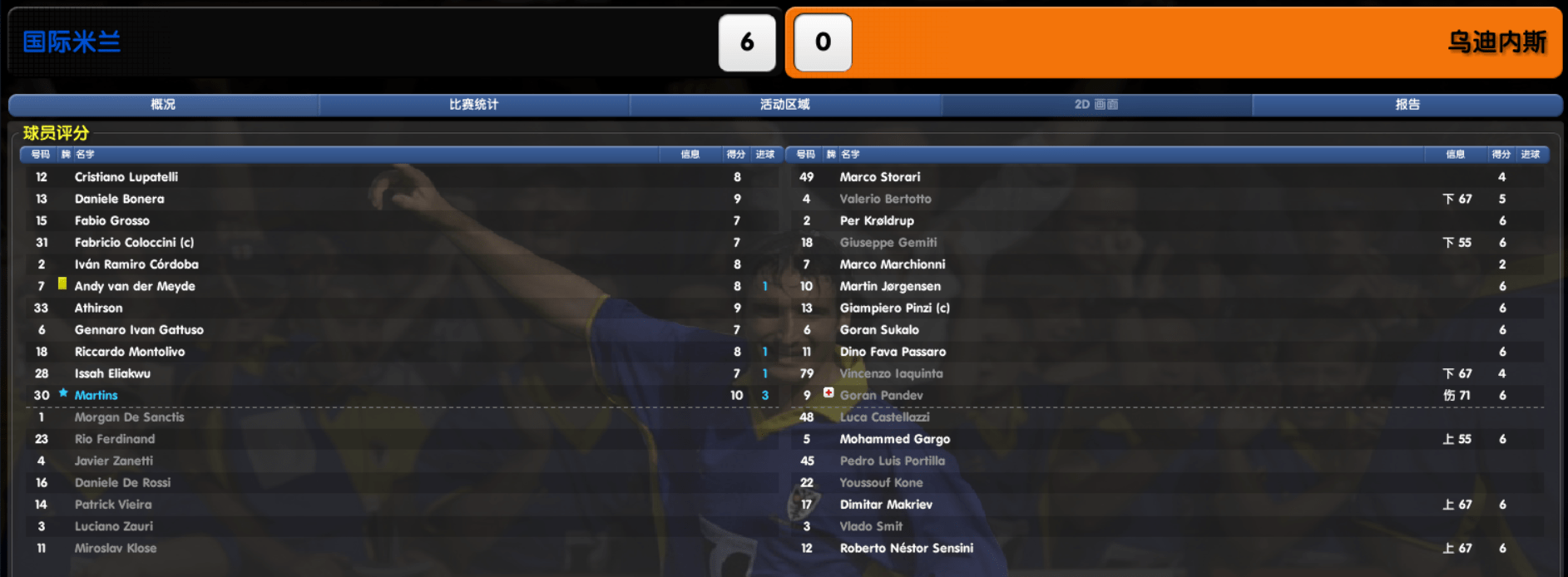
Task: Select substitute Miroslav Klose's row
Action: click(x=116, y=549)
